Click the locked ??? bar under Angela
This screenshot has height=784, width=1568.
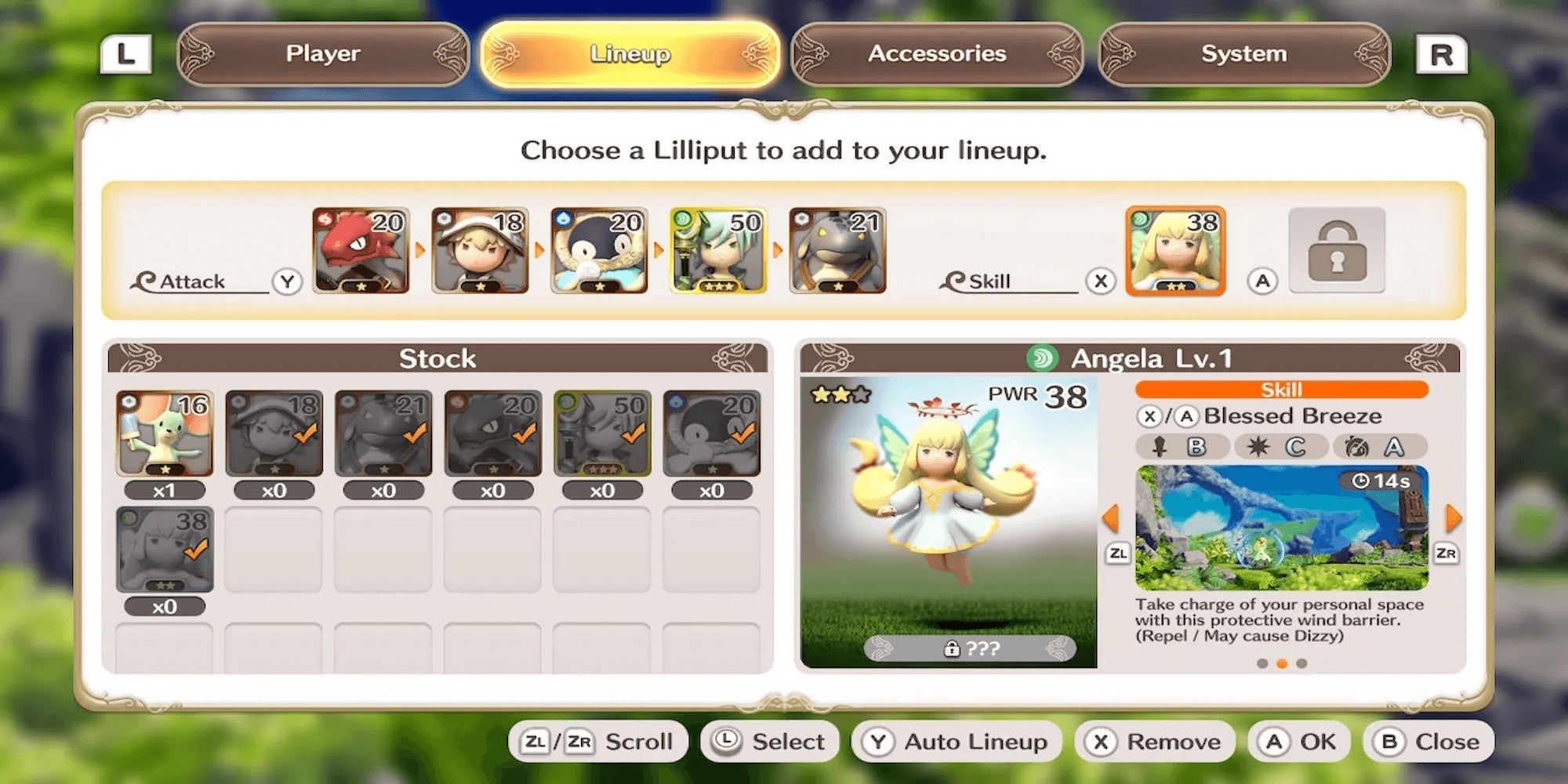point(970,648)
